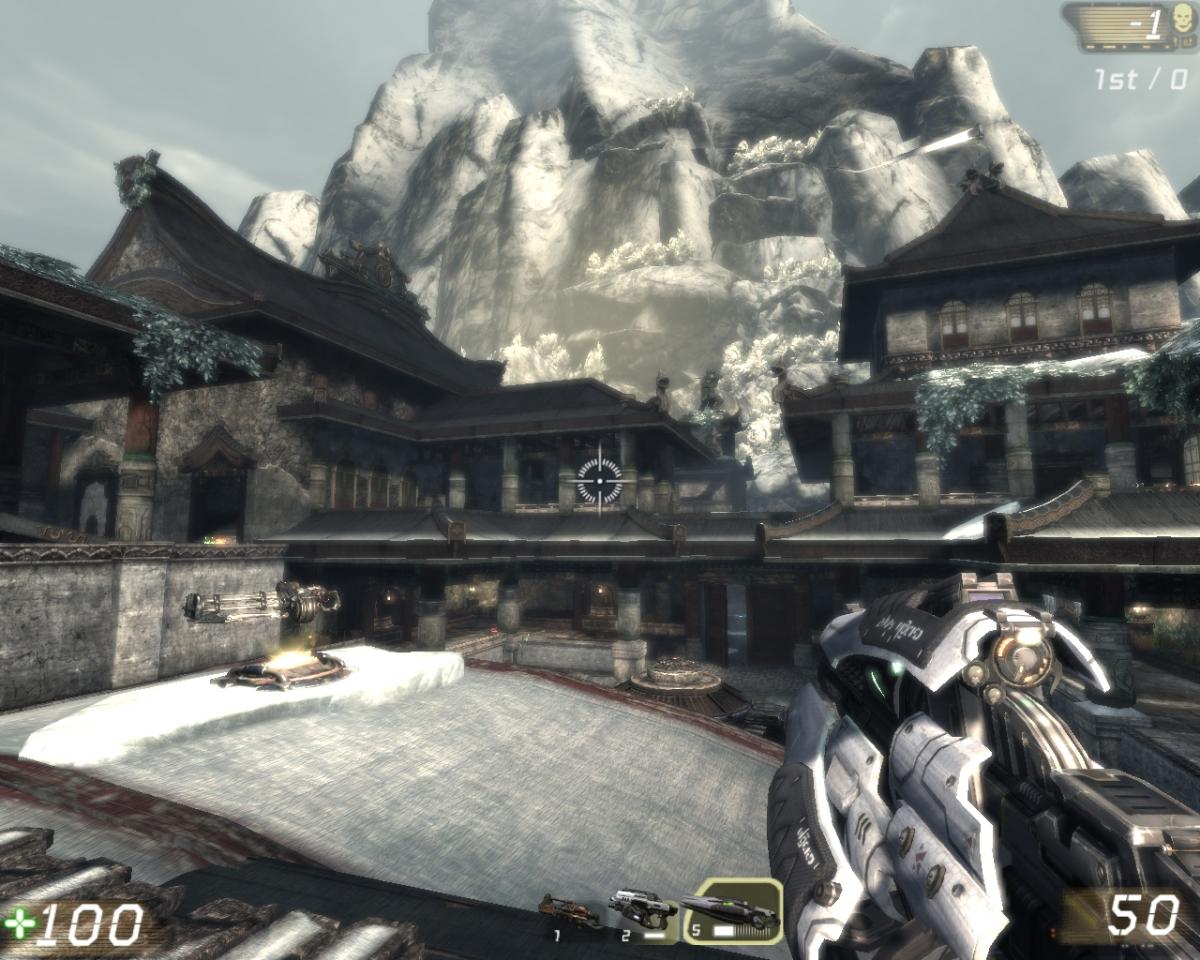1200x960 pixels.
Task: Choose the highlighted Link Gun in slot 5
Action: [733, 911]
